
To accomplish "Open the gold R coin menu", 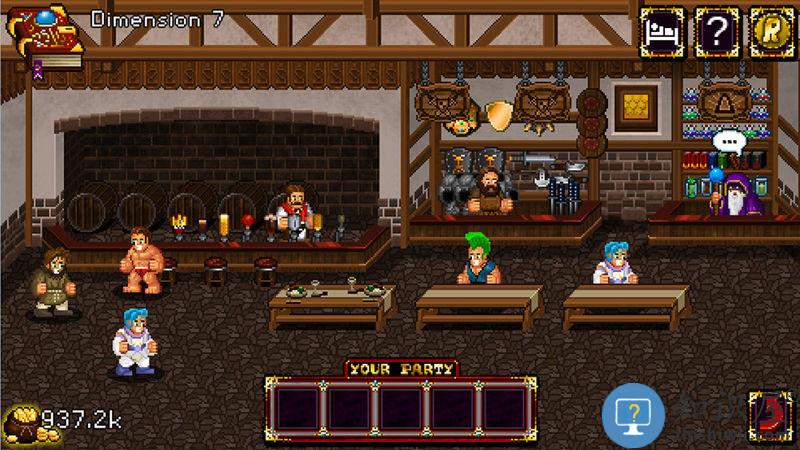I will (x=771, y=32).
